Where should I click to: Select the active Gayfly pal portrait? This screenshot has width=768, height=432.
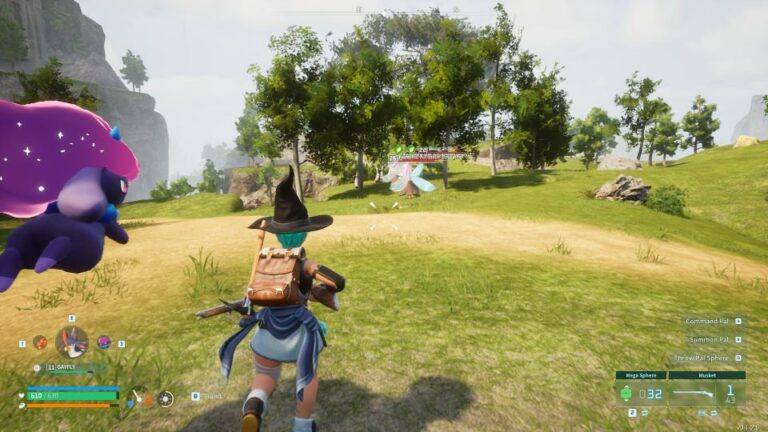(72, 342)
